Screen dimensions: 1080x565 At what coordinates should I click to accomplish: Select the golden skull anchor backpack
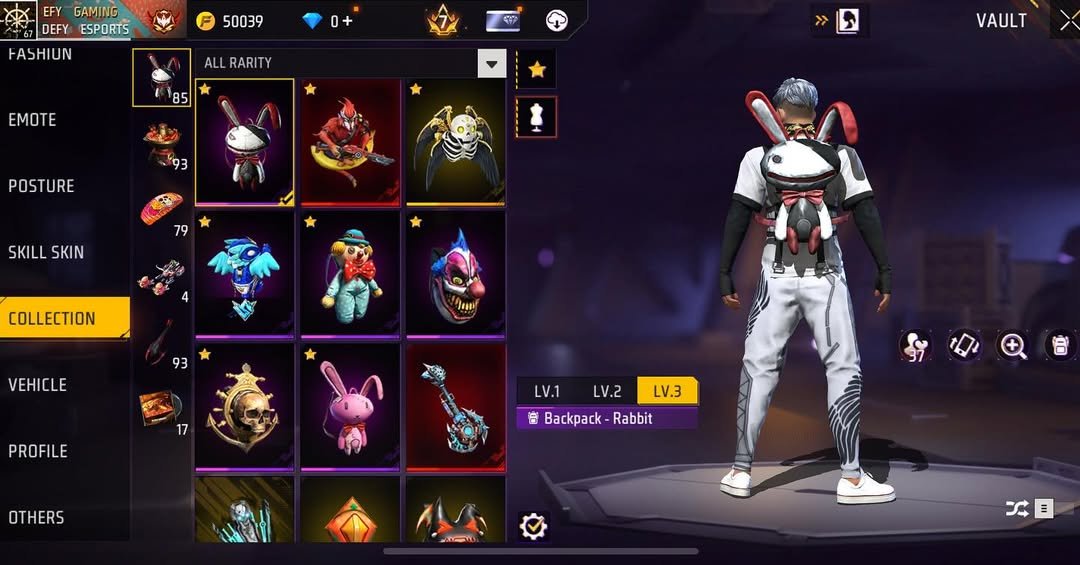point(244,405)
